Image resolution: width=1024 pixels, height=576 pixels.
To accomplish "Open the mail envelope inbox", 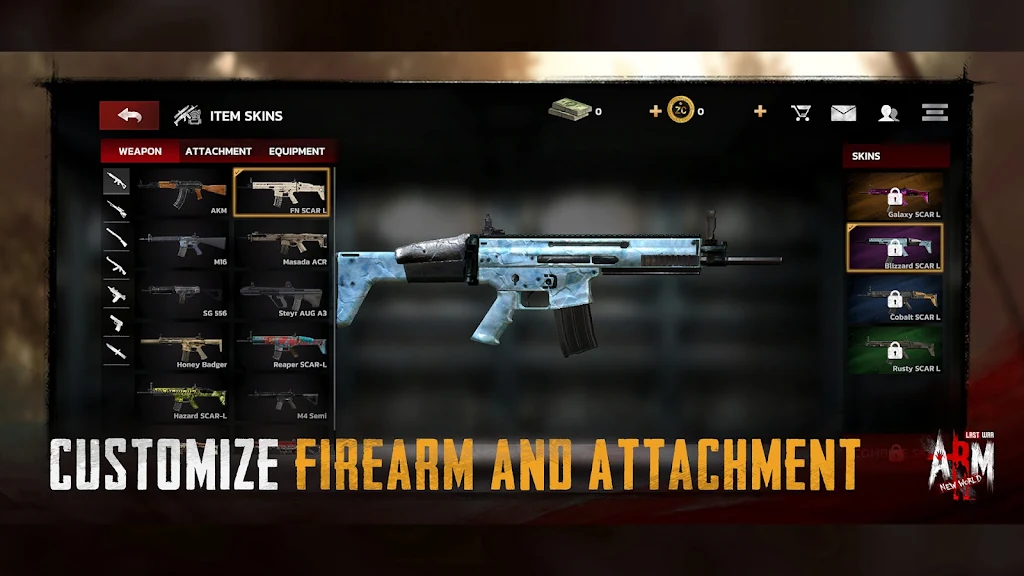I will click(x=843, y=112).
